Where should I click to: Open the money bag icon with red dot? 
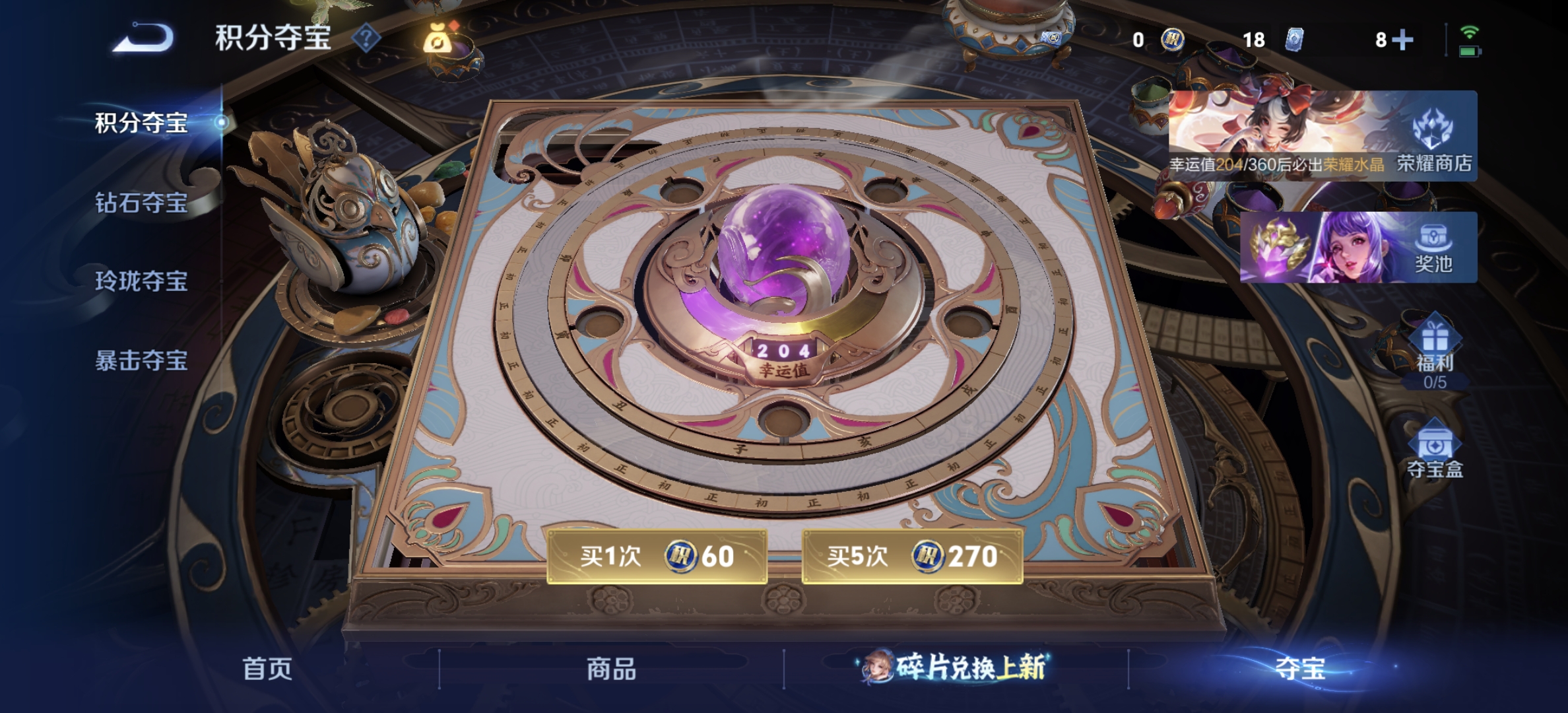438,40
